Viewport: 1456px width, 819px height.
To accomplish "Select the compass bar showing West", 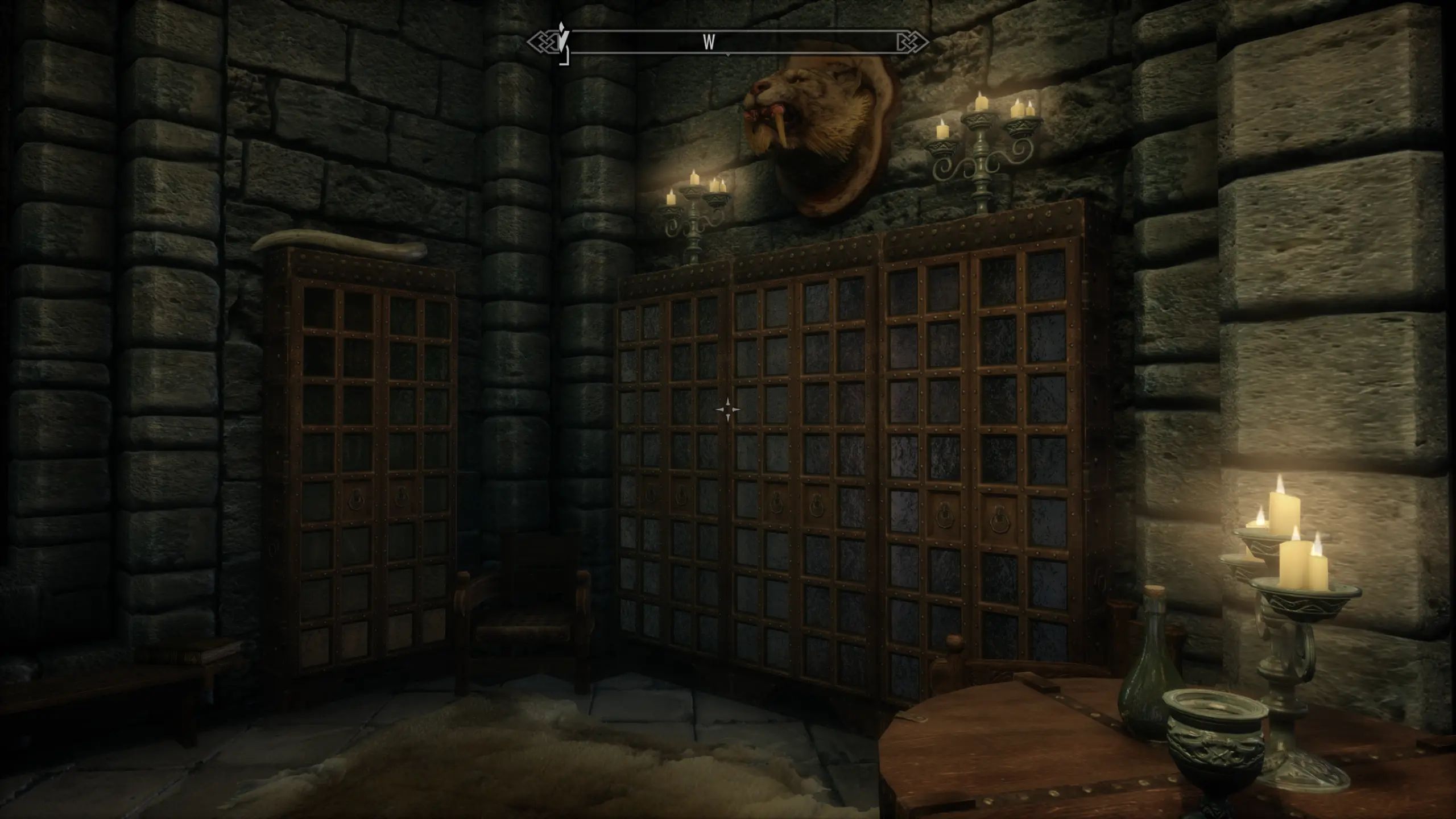I will pos(728,43).
